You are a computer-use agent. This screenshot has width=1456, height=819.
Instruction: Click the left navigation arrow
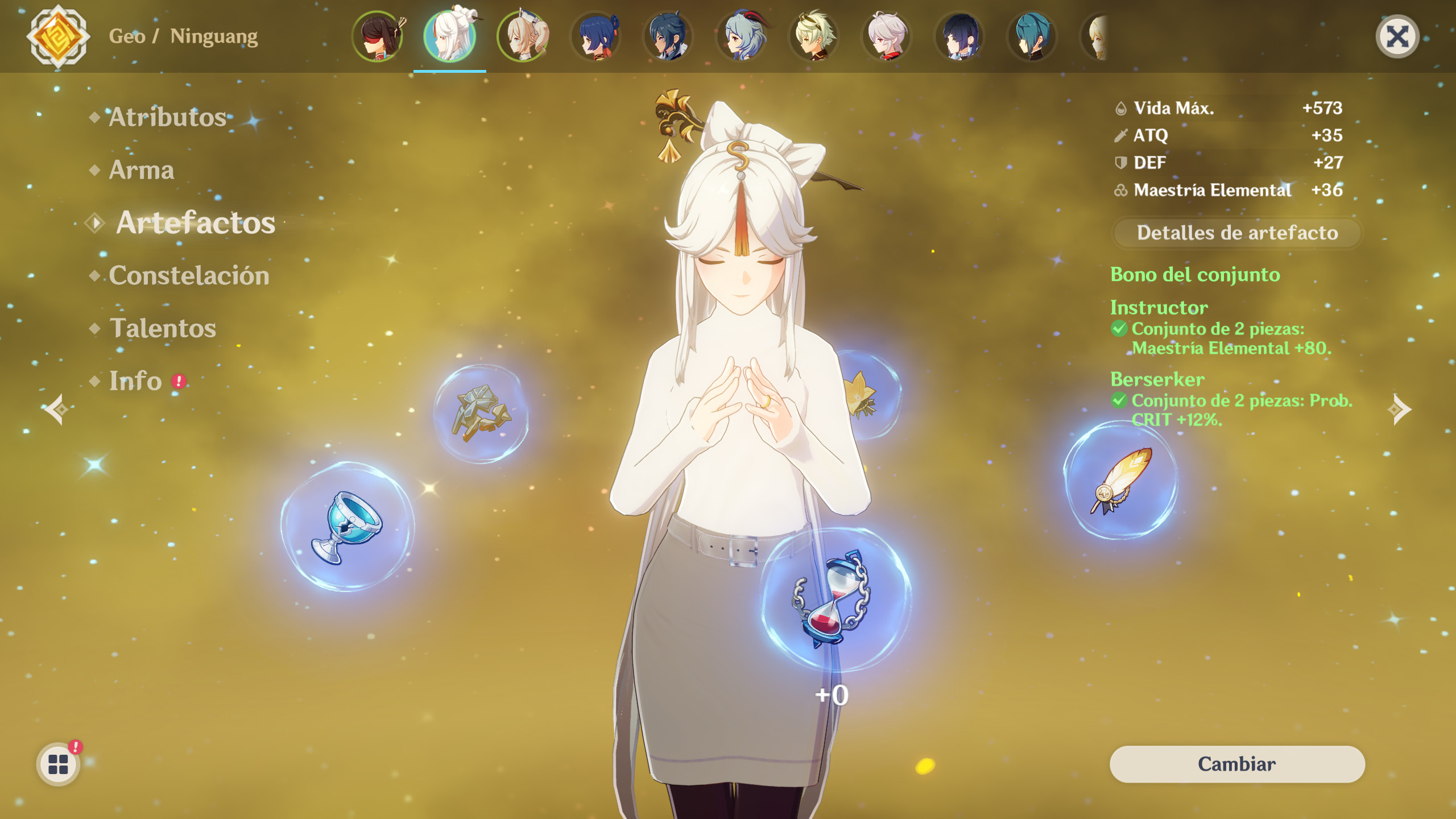56,408
